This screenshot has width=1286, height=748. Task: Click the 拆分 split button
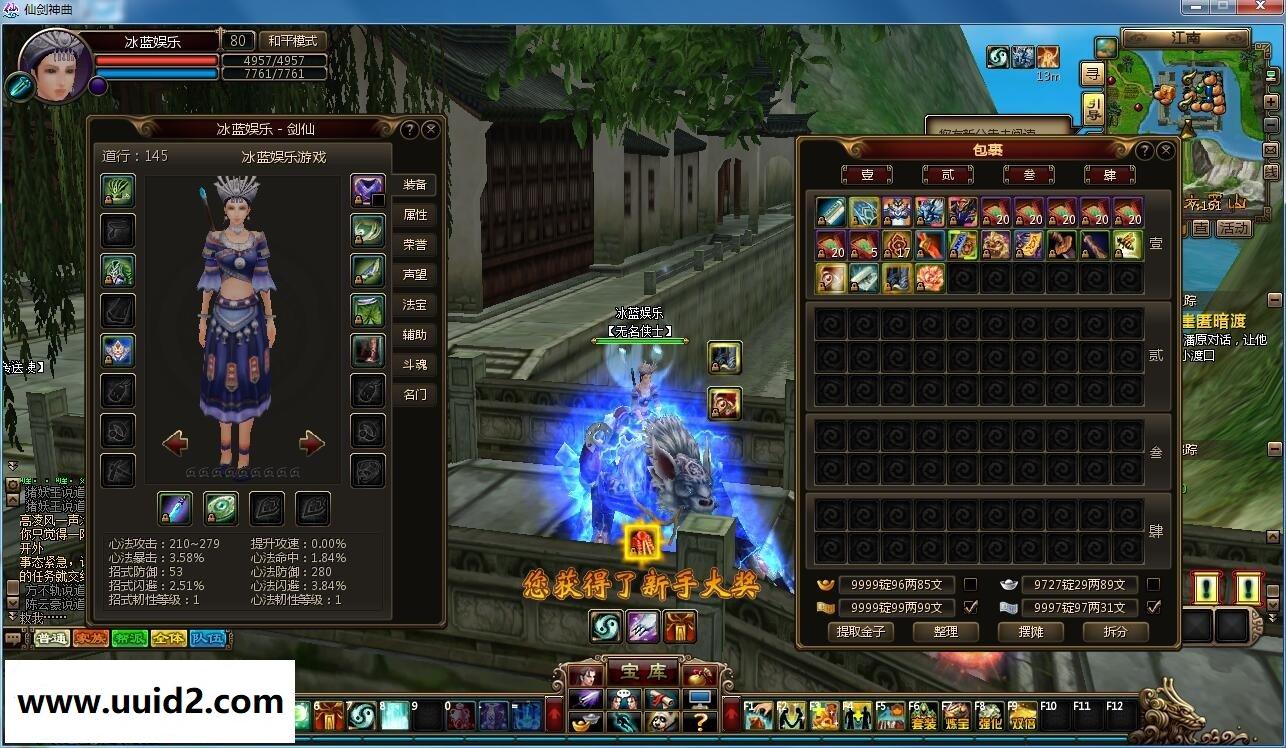[1115, 632]
